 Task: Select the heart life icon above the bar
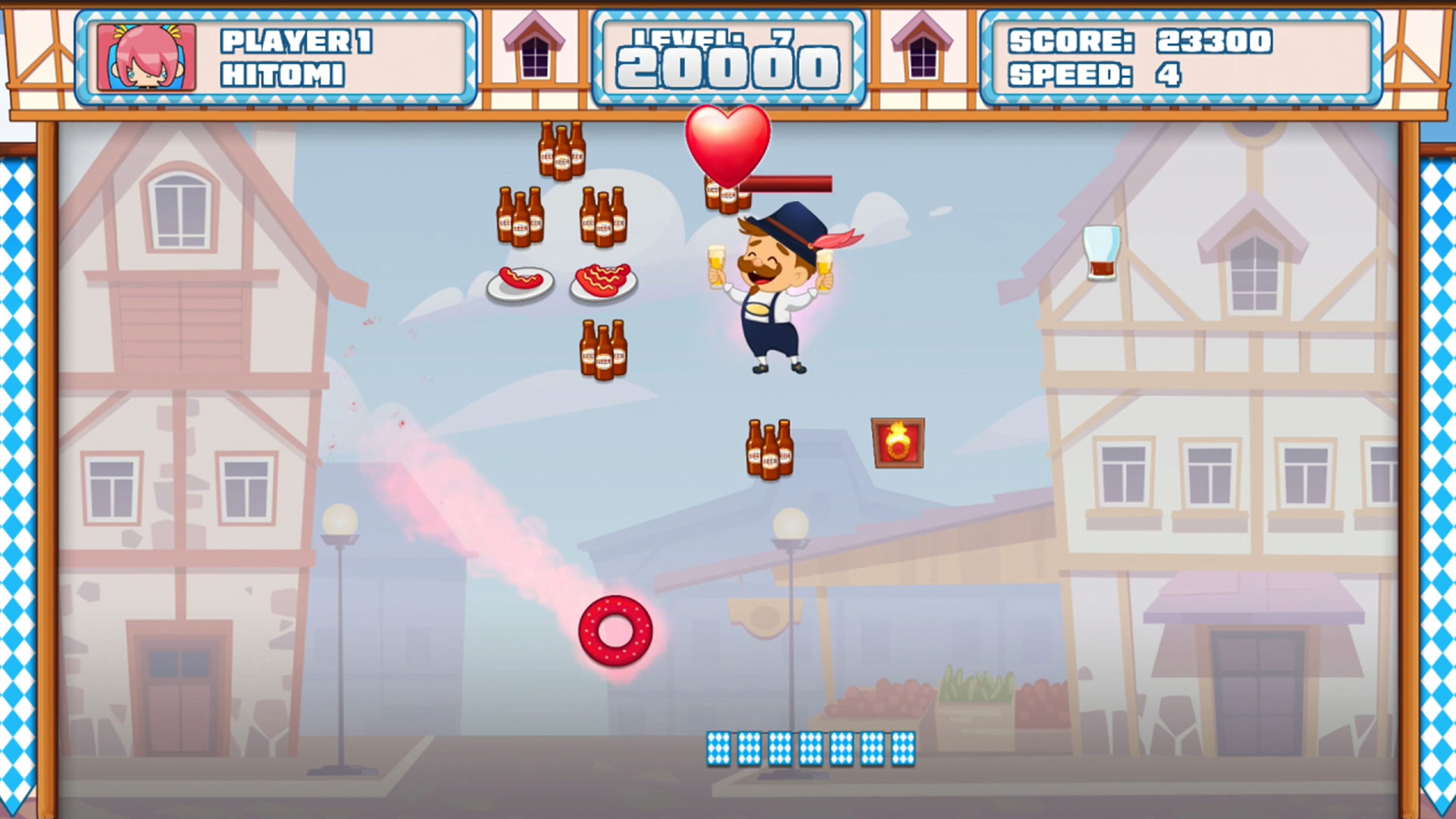click(729, 147)
